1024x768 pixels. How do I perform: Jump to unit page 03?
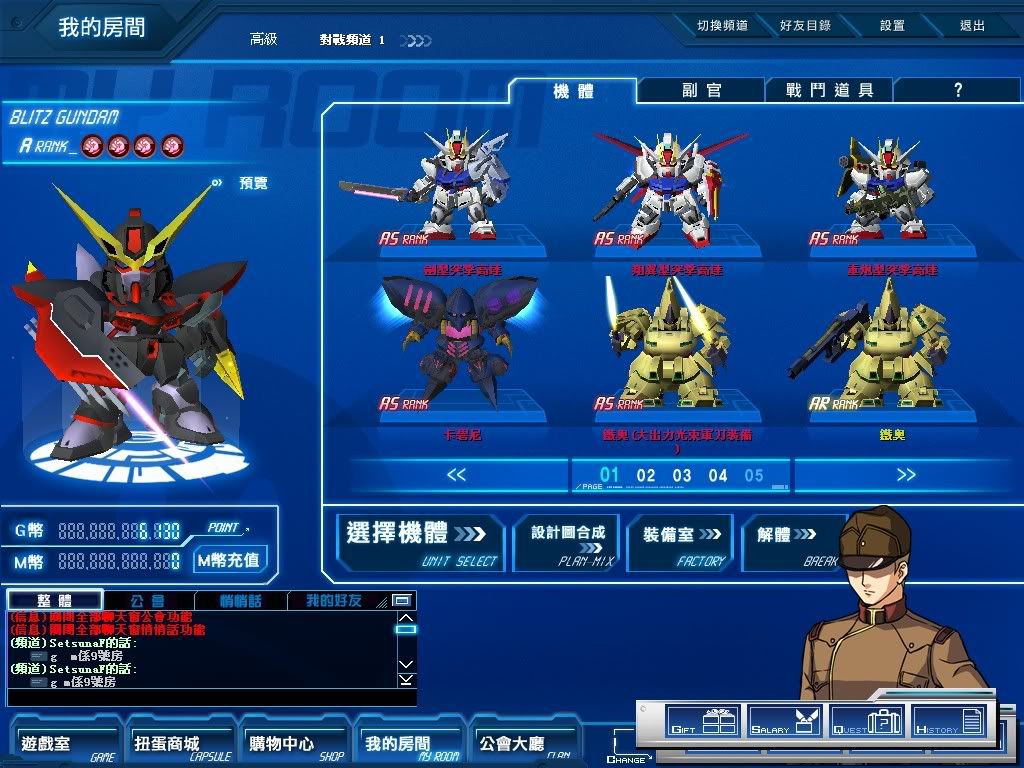point(682,476)
